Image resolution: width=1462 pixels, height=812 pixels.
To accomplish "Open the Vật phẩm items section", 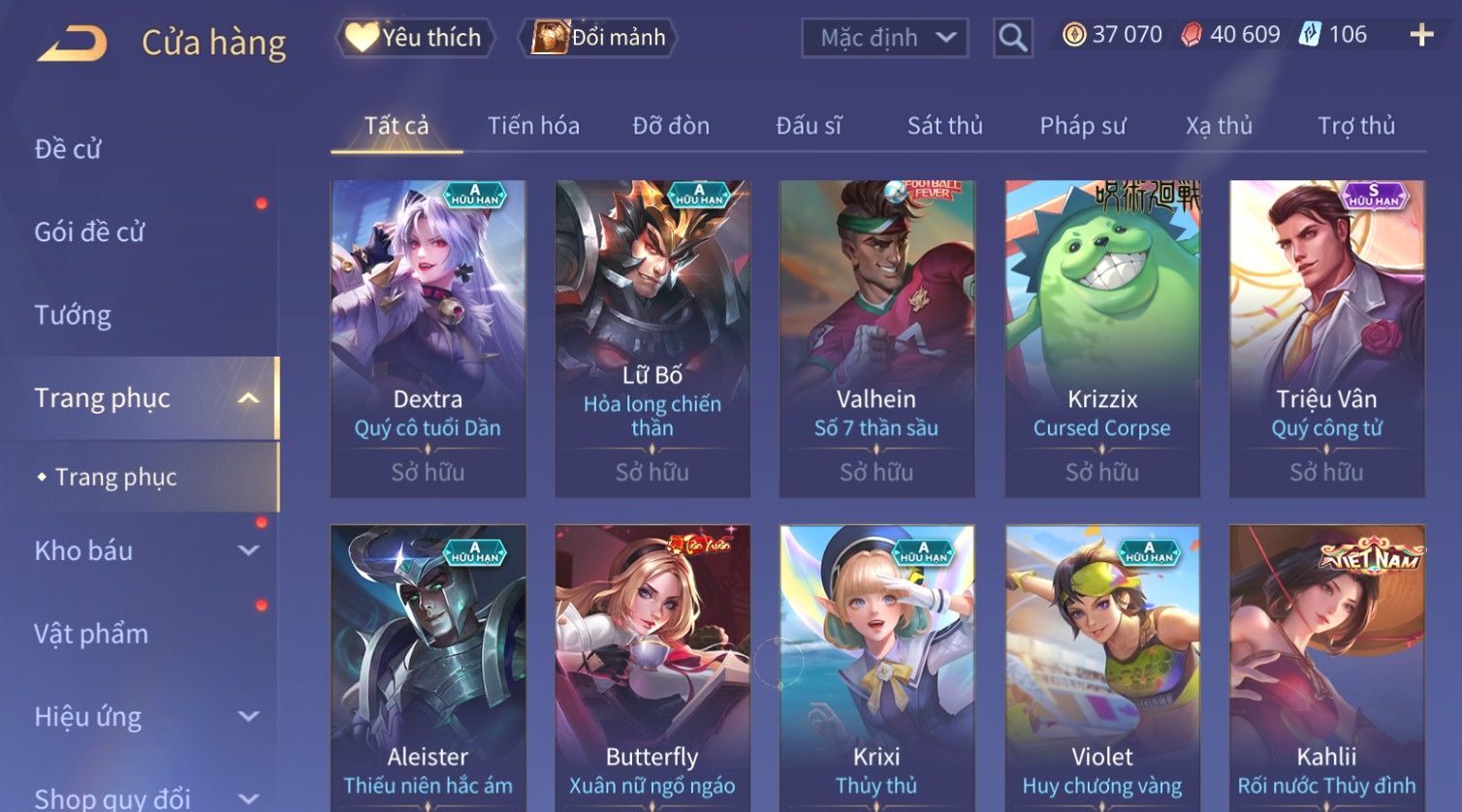I will 91,634.
